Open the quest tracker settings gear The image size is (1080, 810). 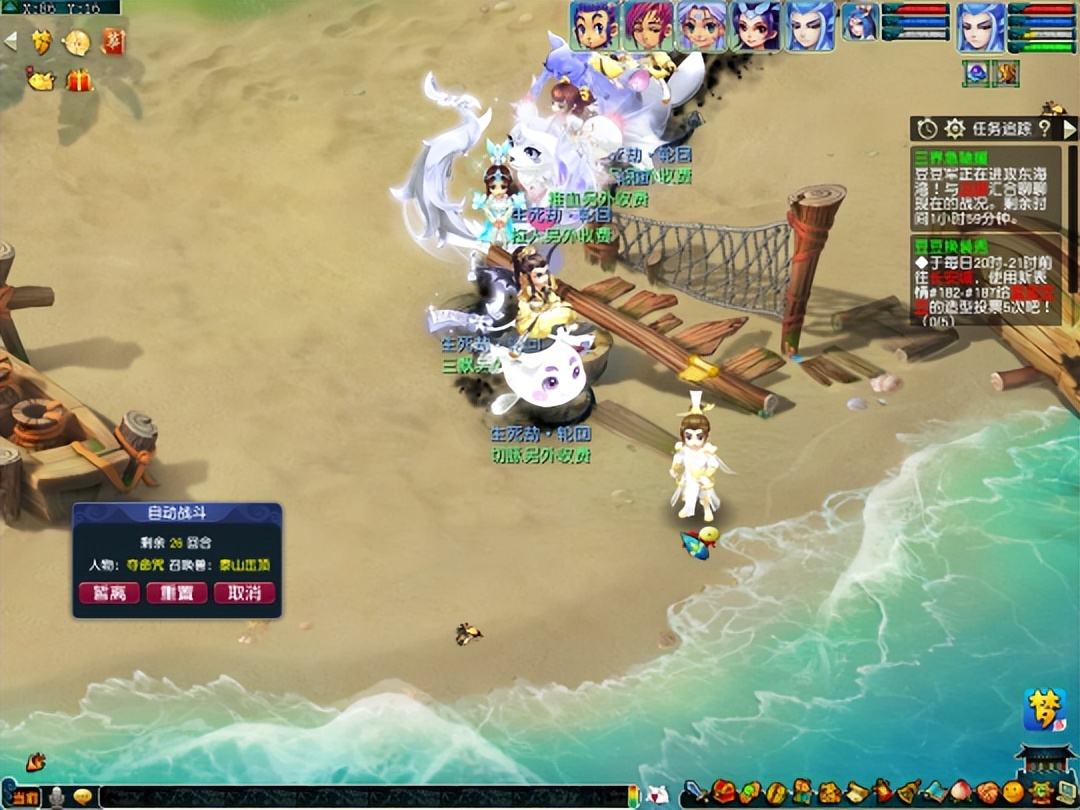pos(955,129)
